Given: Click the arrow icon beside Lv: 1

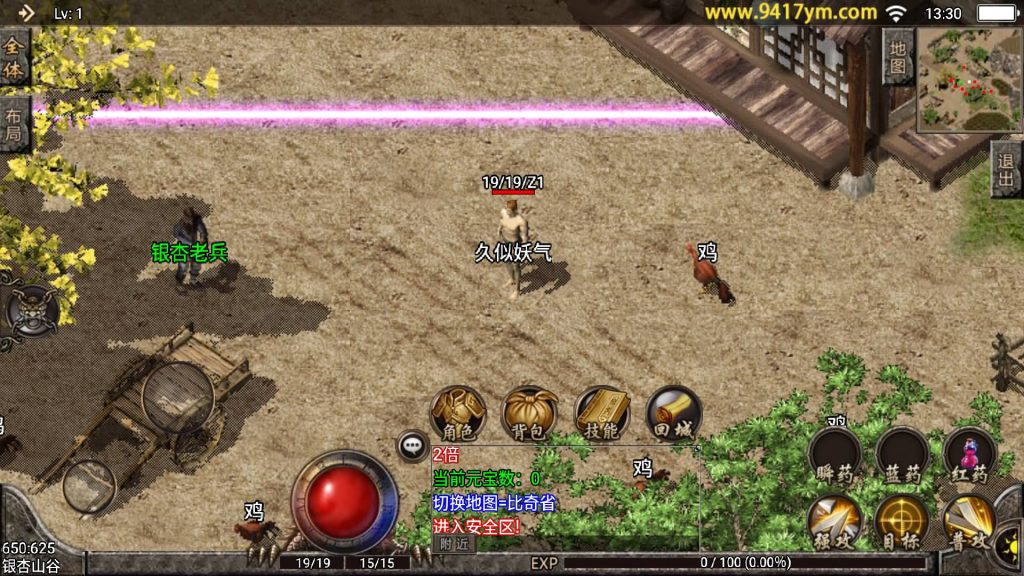Looking at the screenshot, I should (26, 13).
